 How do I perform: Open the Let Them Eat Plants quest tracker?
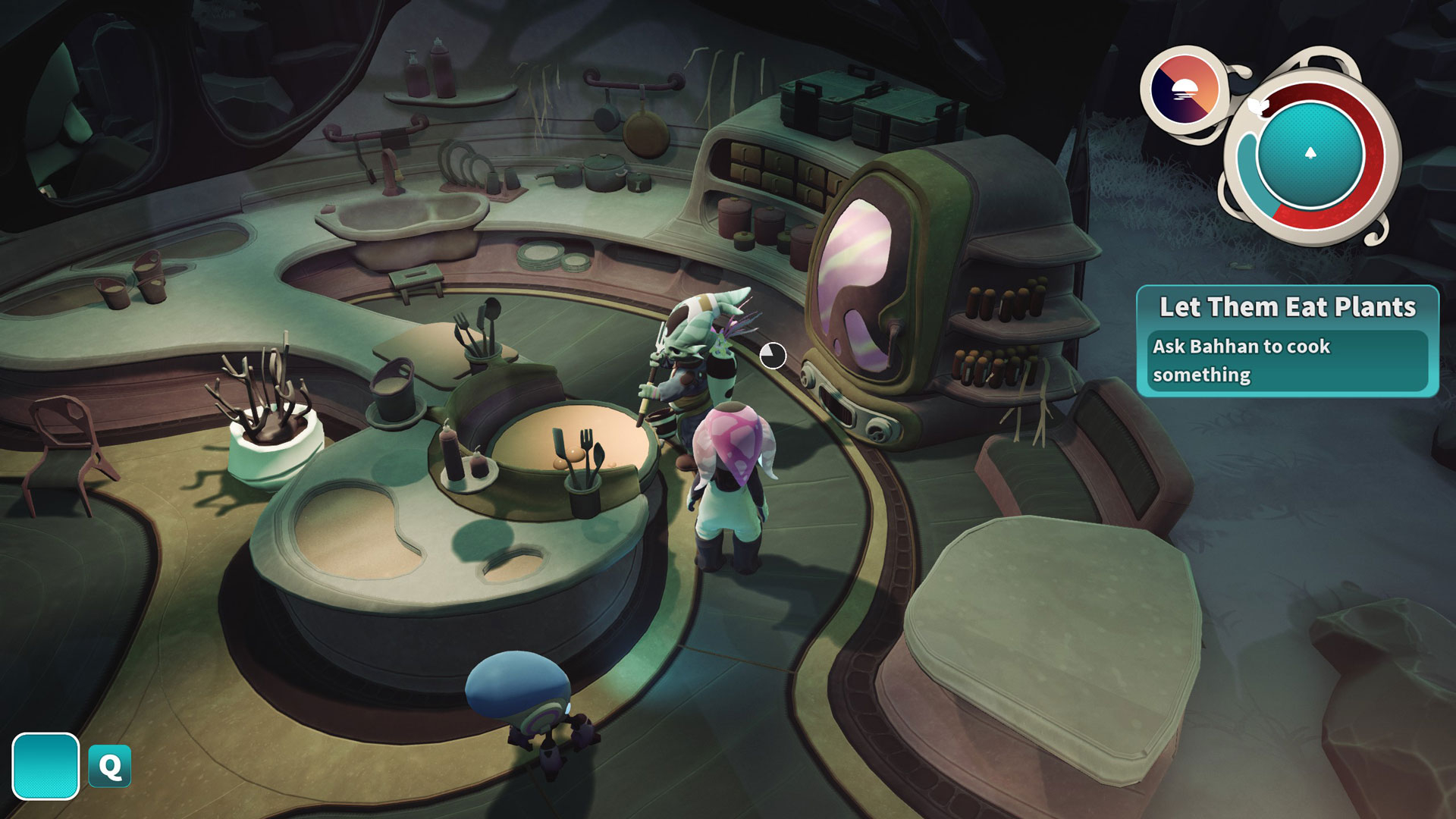[1287, 340]
